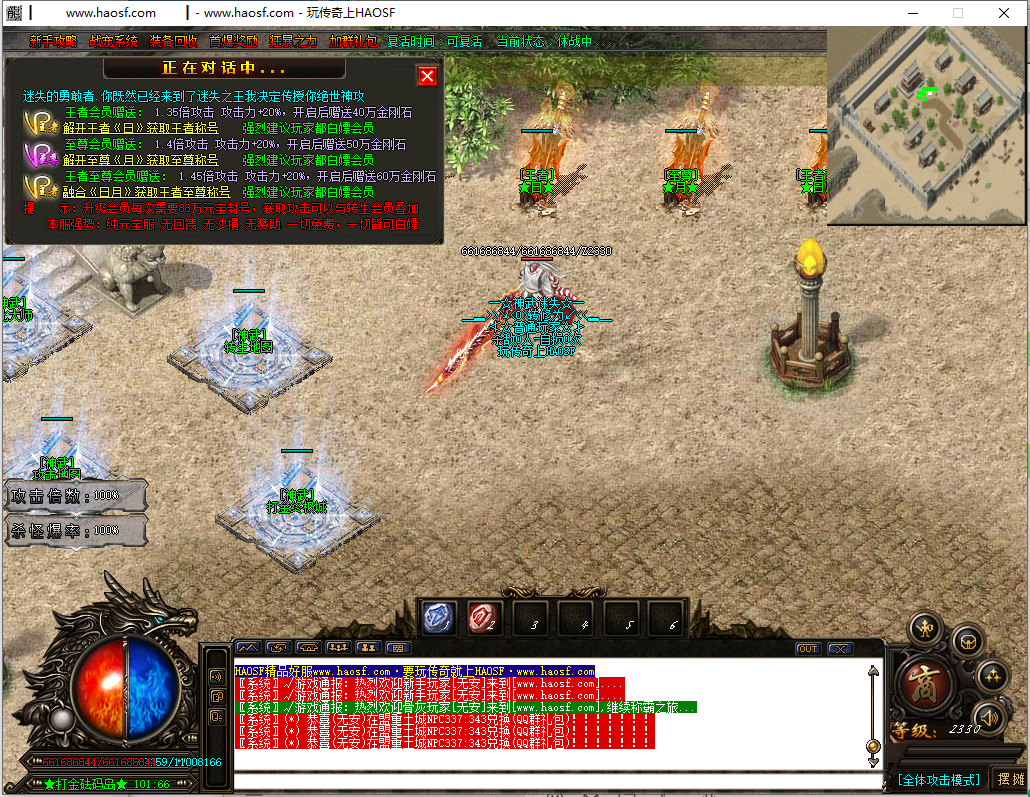Switch the 全体攻击模式 attack mode
The image size is (1030, 797).
click(x=938, y=779)
